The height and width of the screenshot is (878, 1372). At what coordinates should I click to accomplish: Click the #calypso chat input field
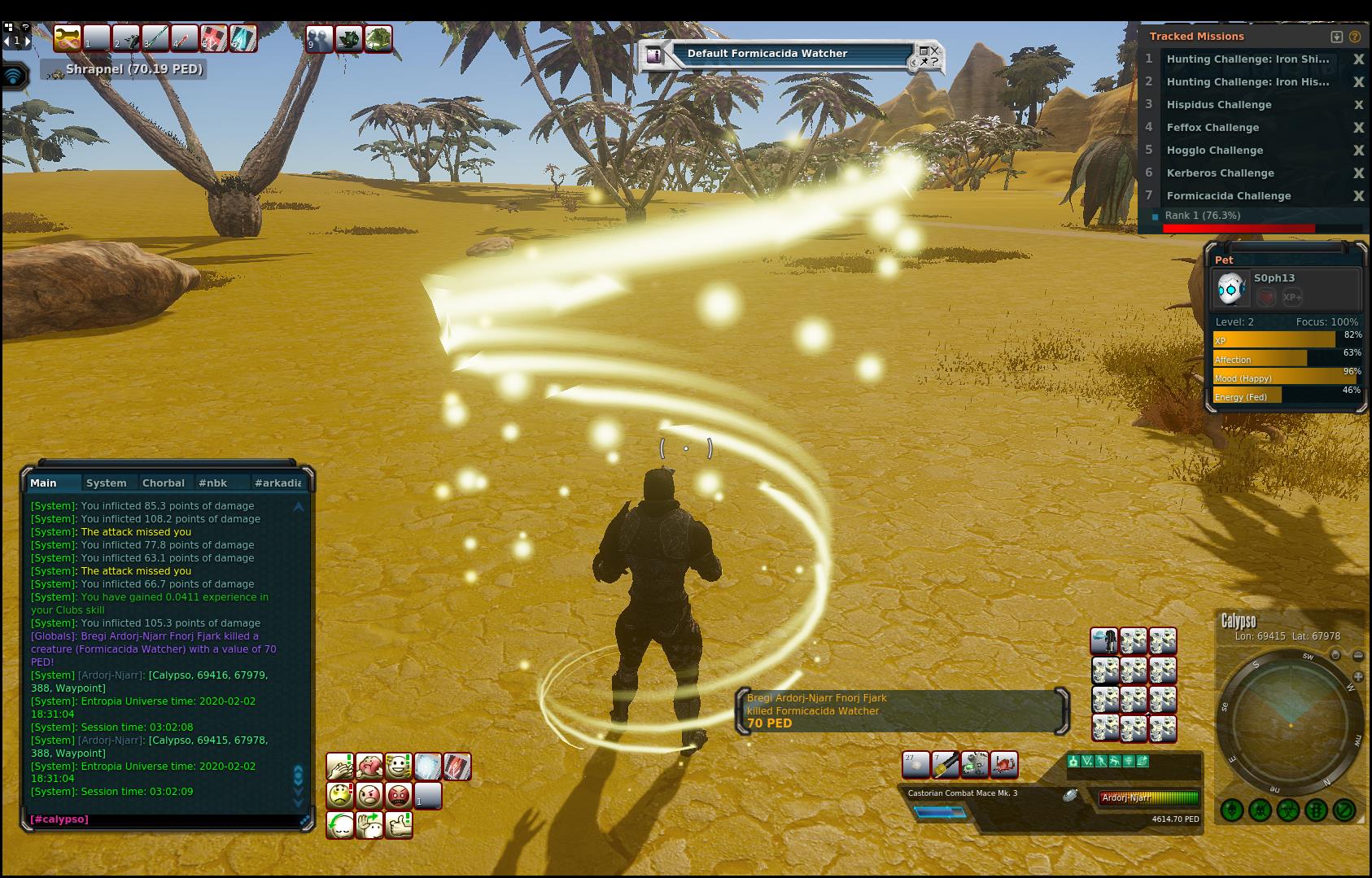(x=163, y=819)
